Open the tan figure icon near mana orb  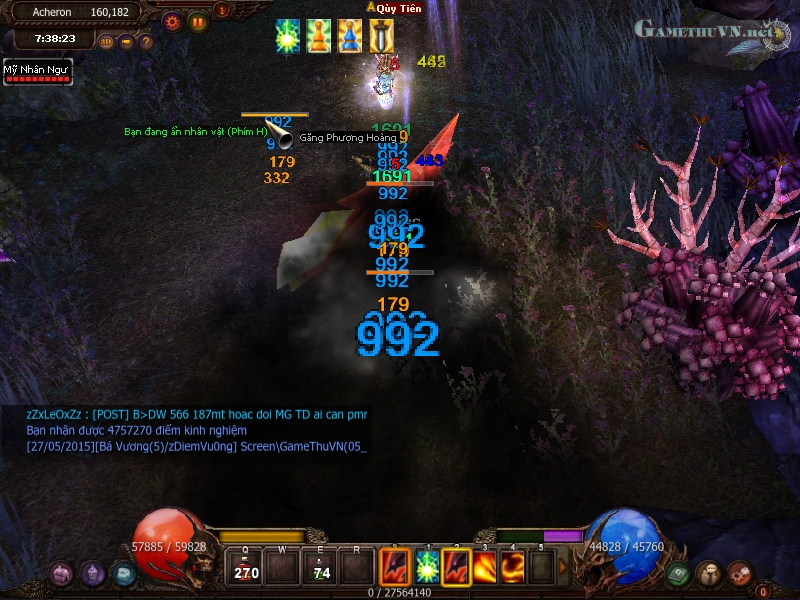point(709,573)
